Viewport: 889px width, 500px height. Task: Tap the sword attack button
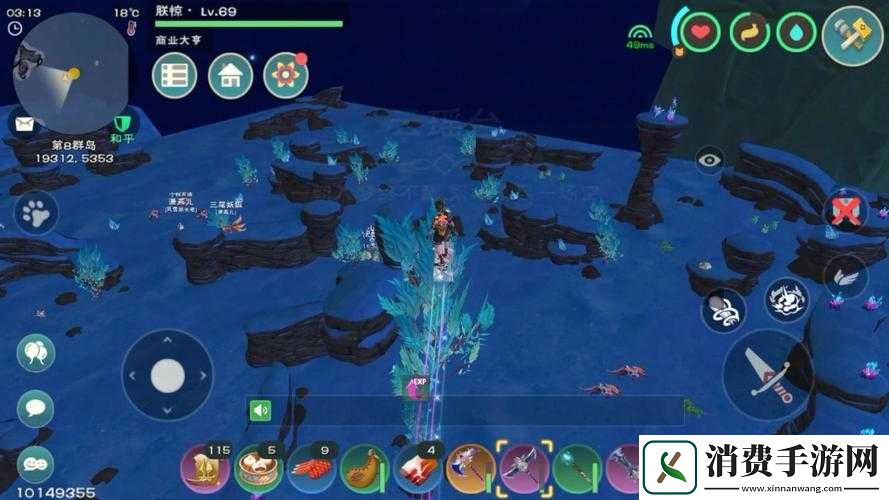coord(767,375)
